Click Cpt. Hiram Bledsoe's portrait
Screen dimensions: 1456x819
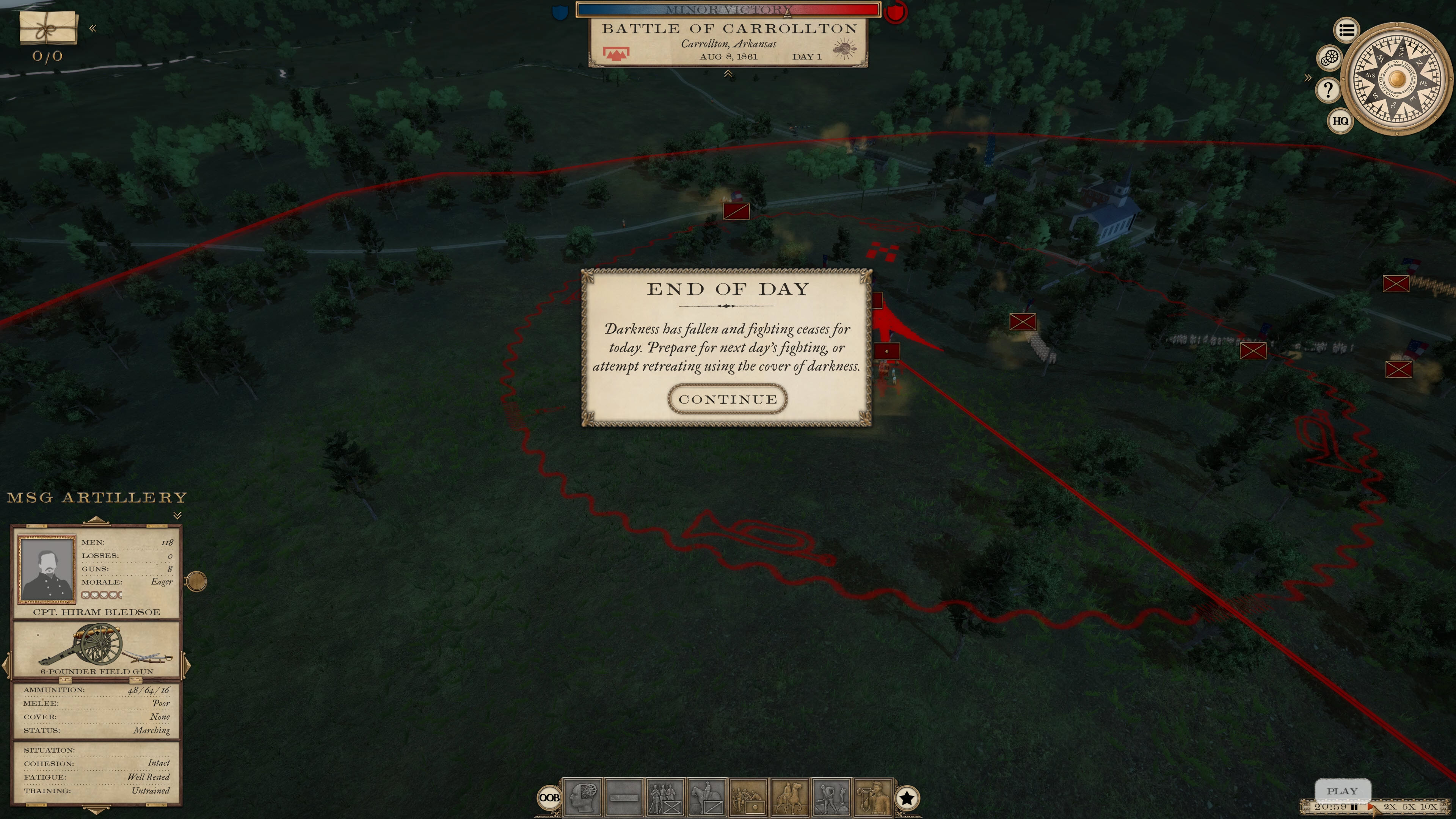47,569
